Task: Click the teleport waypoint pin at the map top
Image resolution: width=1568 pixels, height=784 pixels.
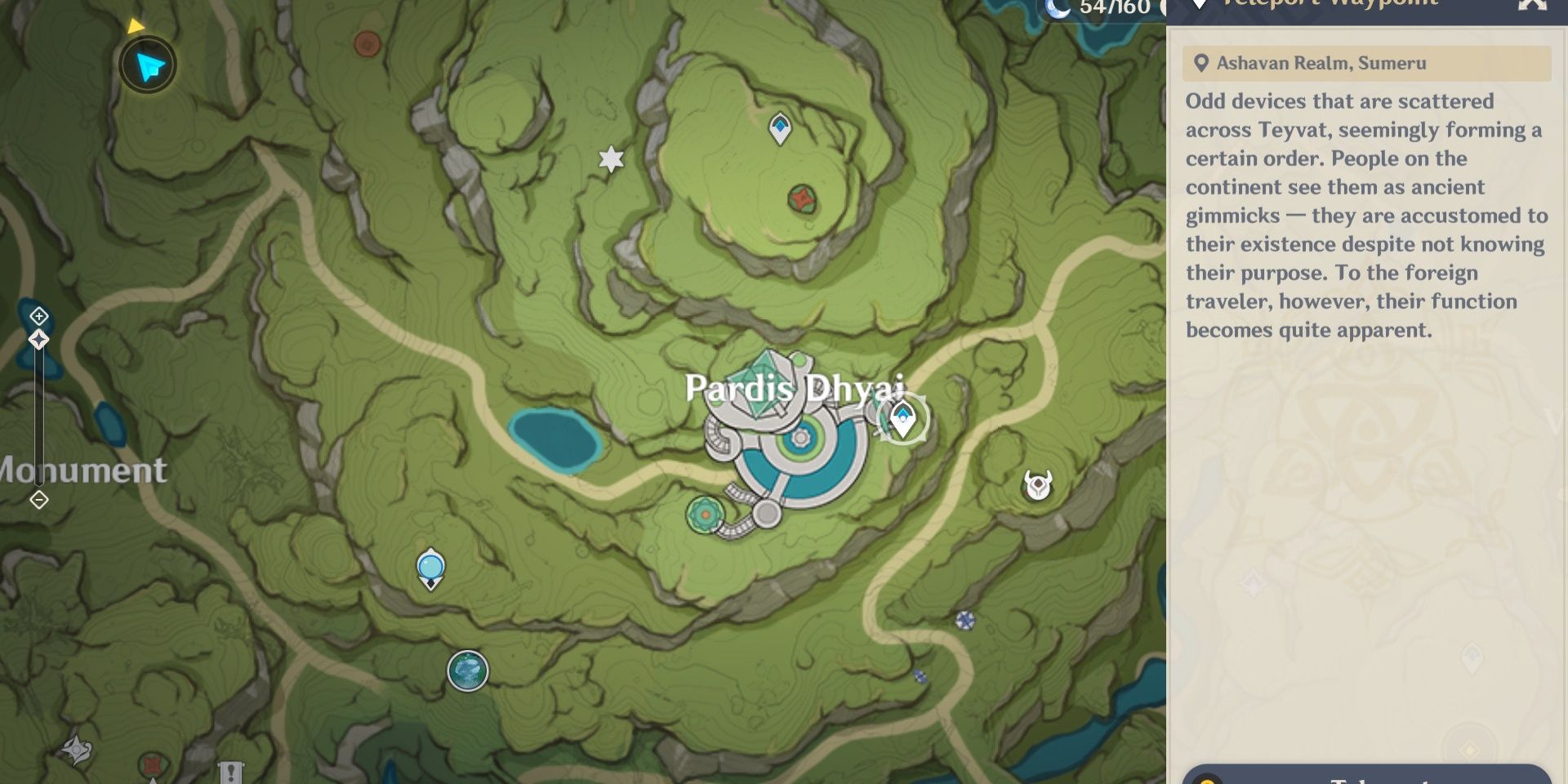Action: point(780,128)
